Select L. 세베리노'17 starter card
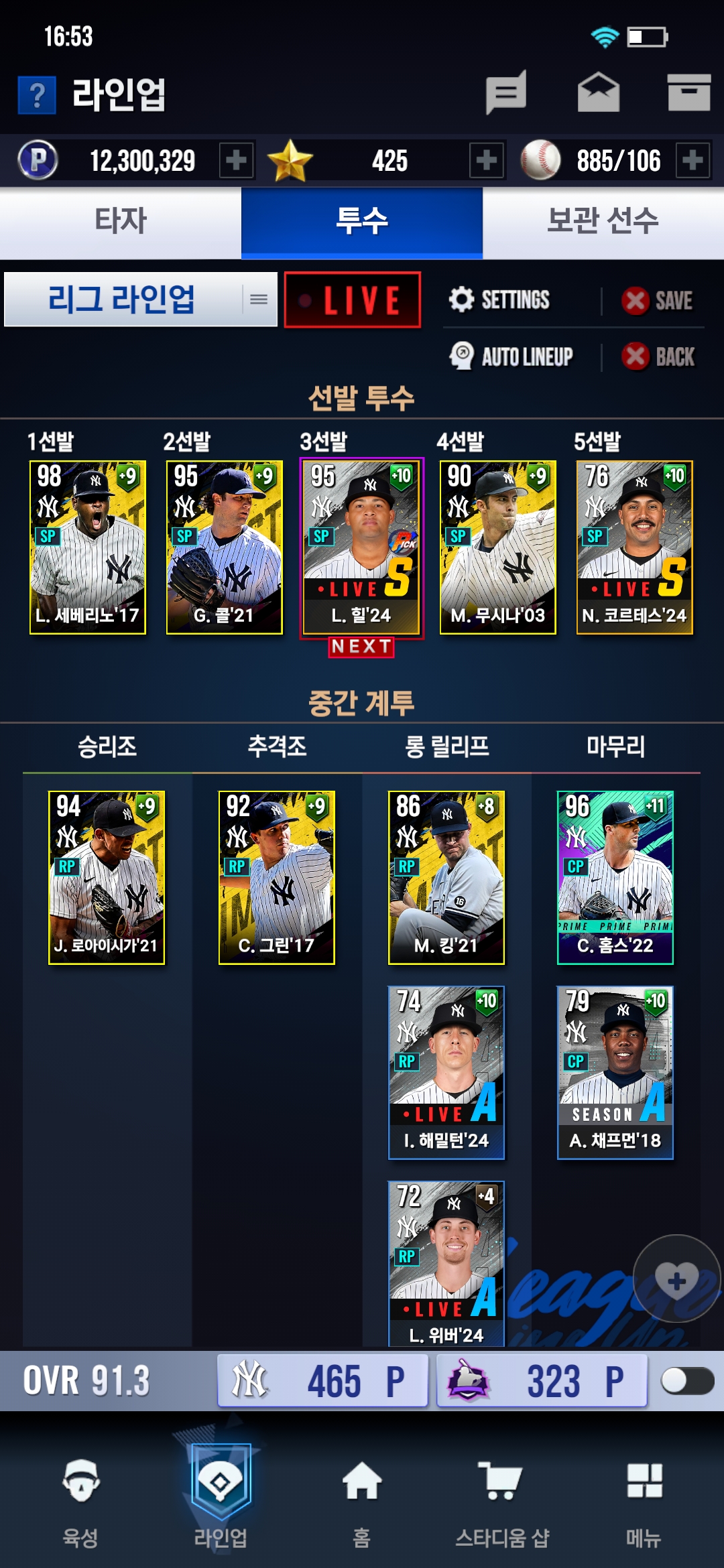The width and height of the screenshot is (724, 1568). point(88,547)
